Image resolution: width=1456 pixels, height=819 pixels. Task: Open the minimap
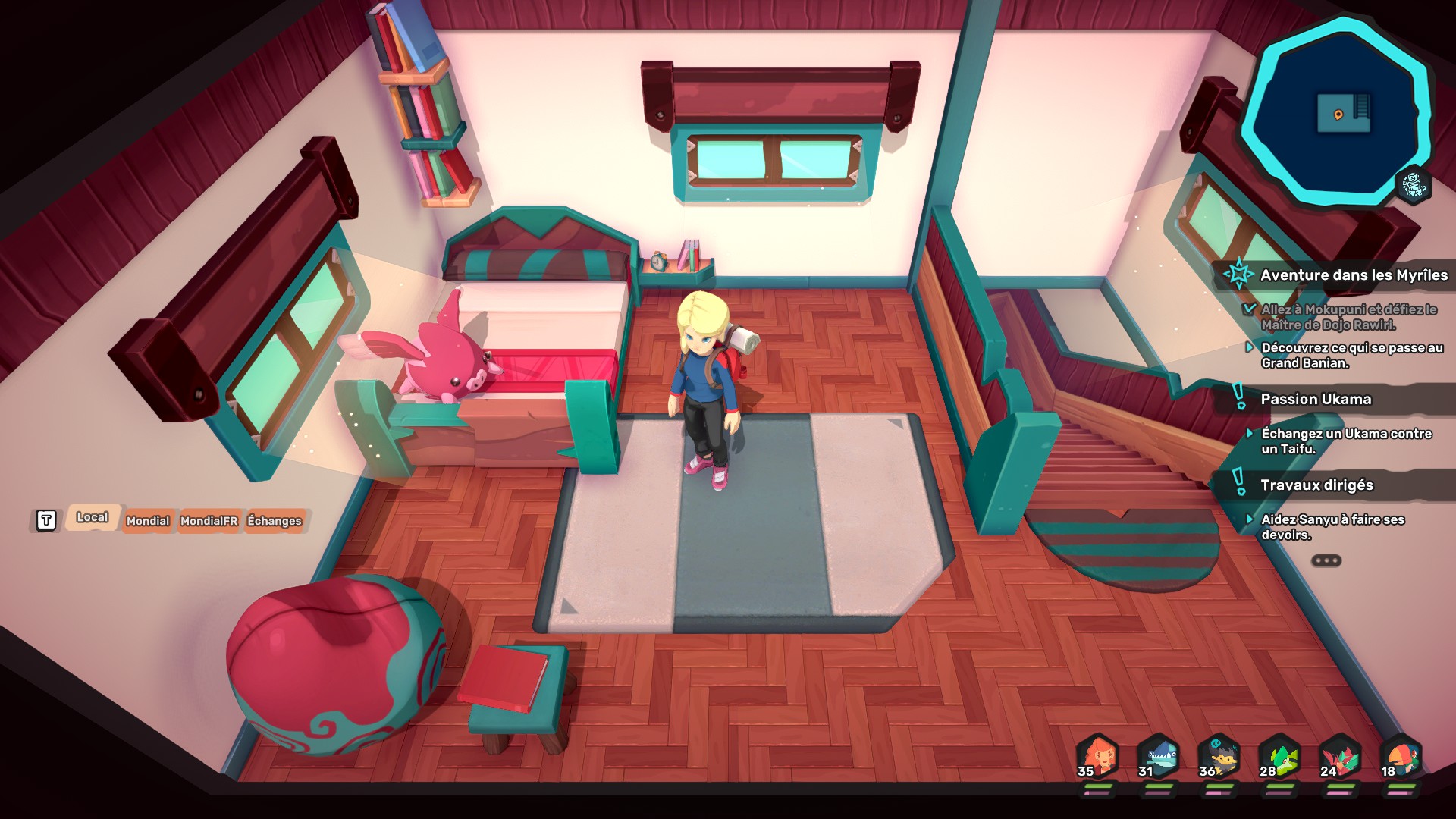point(1337,112)
